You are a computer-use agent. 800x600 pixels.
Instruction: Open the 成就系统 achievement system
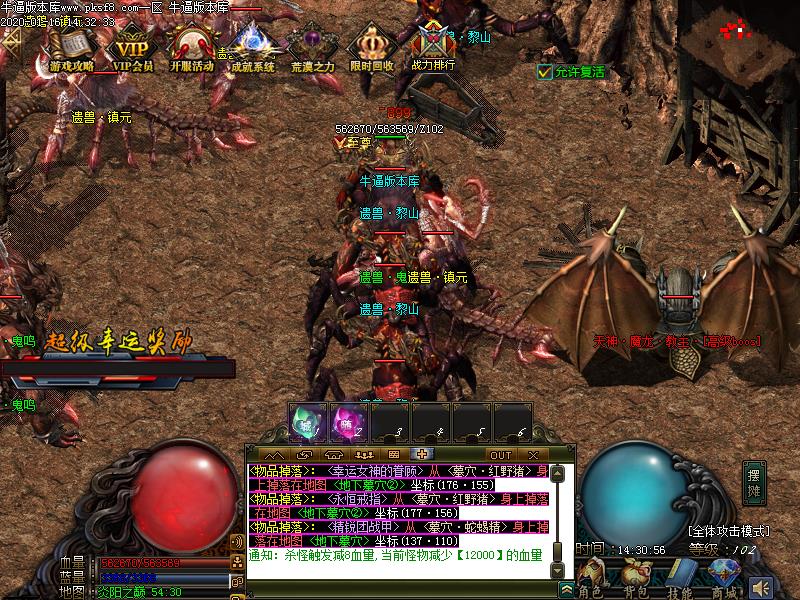(252, 47)
